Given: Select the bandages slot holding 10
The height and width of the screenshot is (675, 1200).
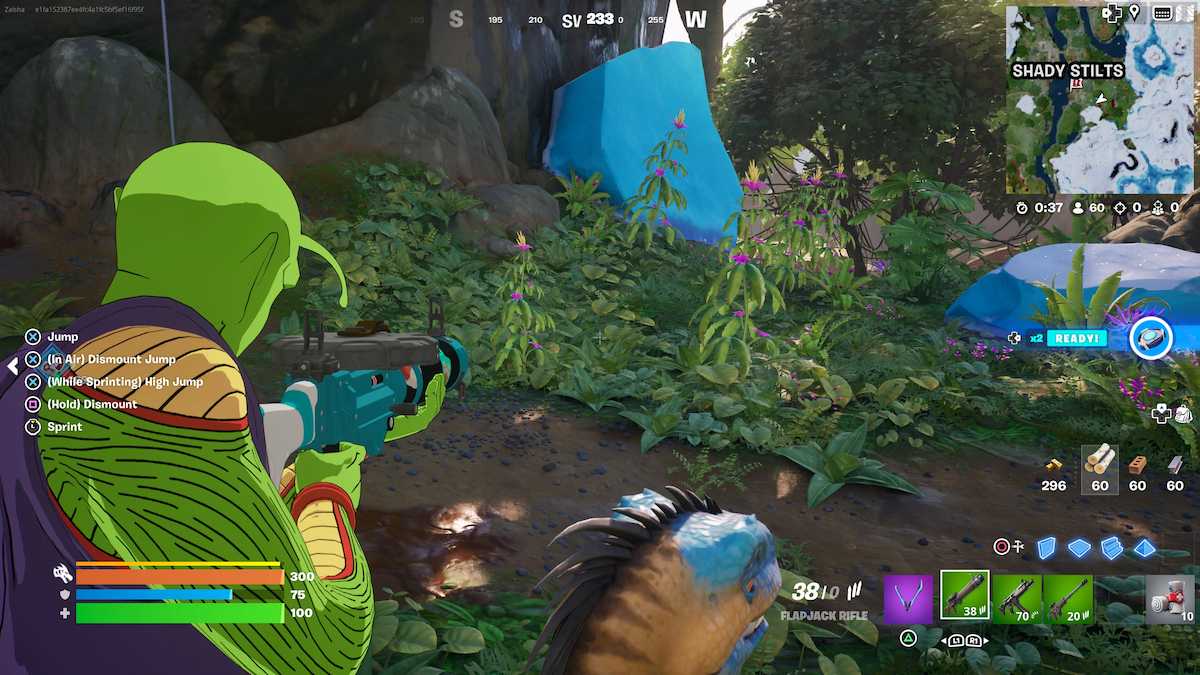Looking at the screenshot, I should 1170,599.
